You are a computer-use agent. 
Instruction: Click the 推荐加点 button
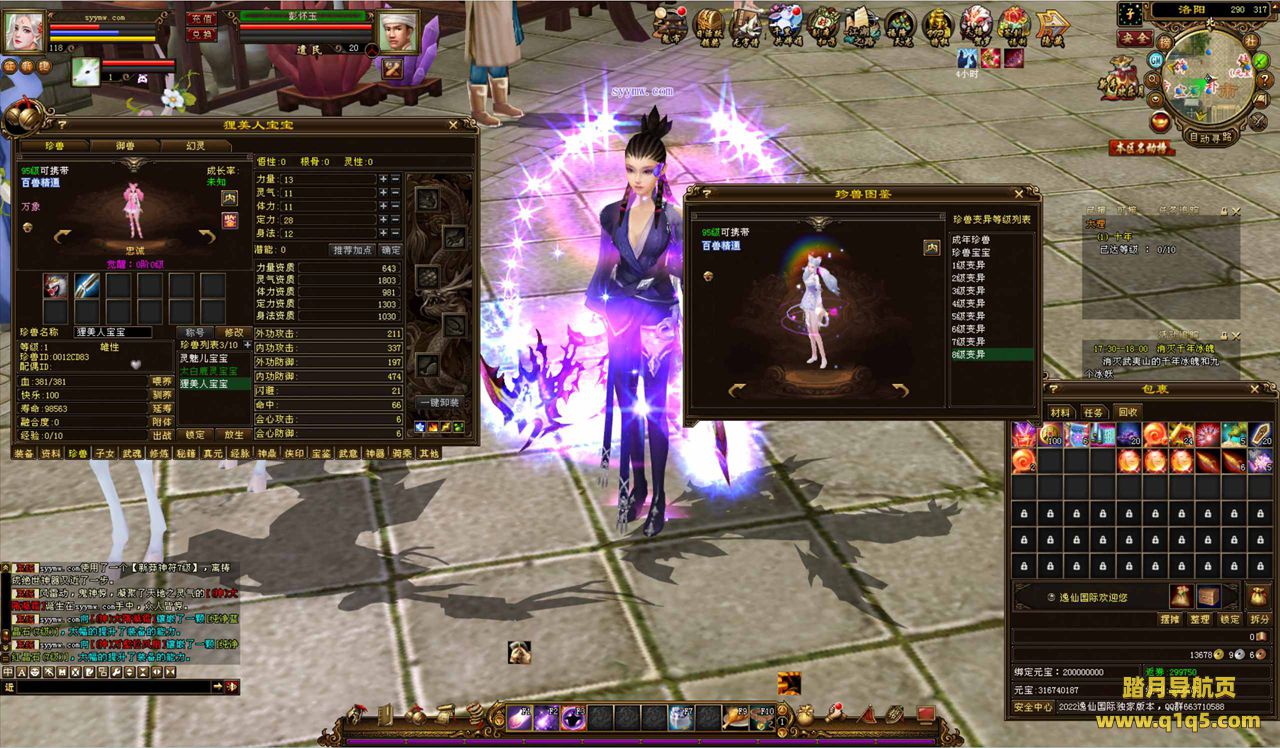click(352, 249)
